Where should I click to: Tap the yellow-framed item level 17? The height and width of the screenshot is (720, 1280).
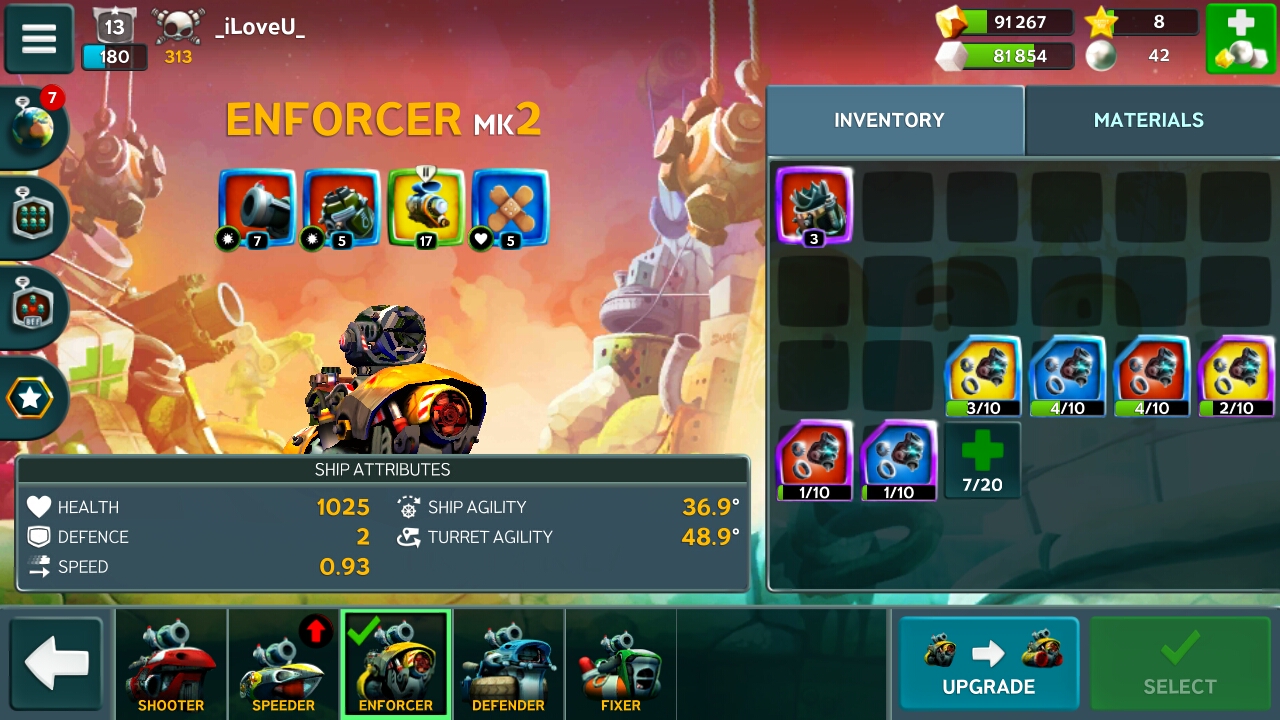click(x=426, y=207)
